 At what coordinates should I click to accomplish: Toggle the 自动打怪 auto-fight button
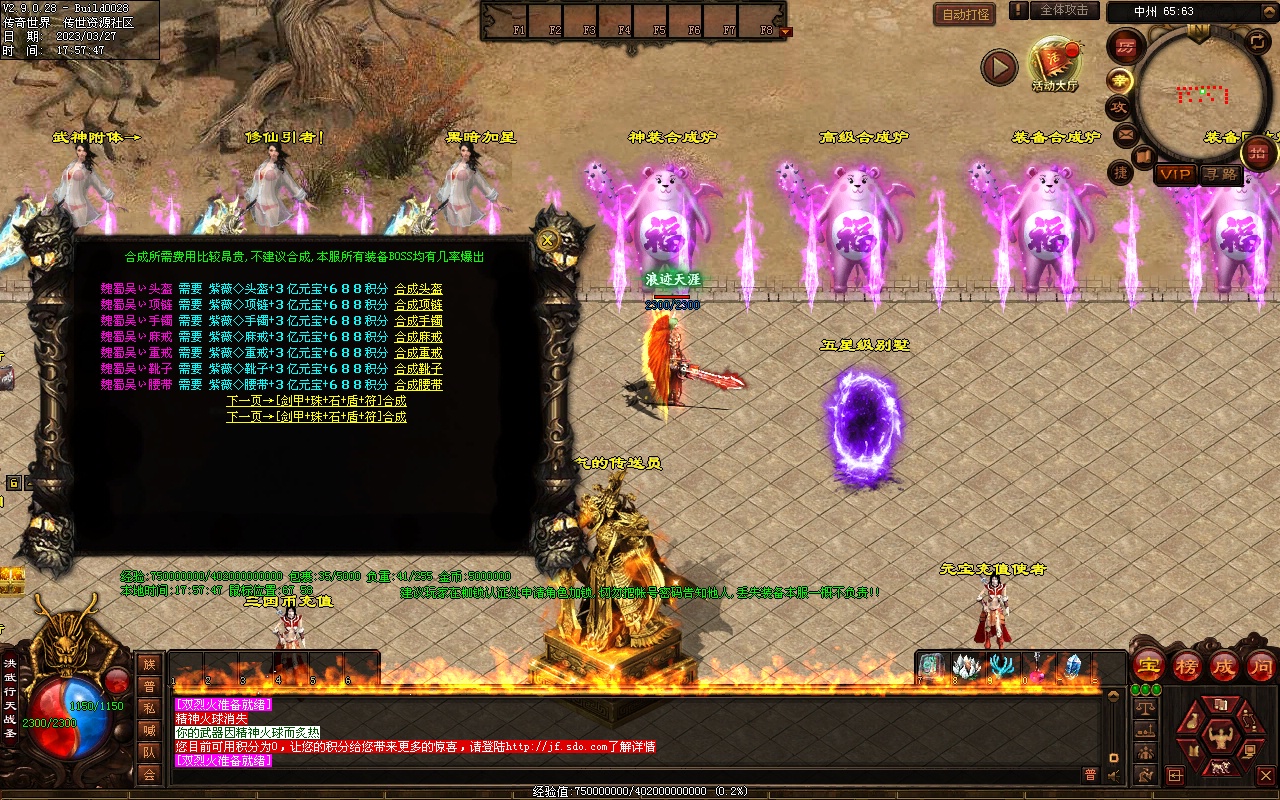point(965,14)
